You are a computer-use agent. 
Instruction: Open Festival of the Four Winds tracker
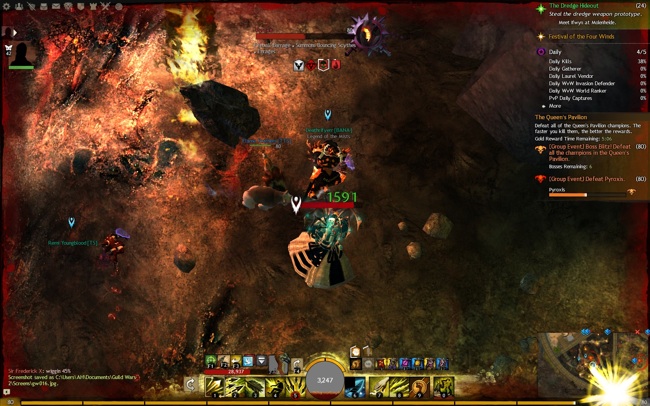[580, 37]
